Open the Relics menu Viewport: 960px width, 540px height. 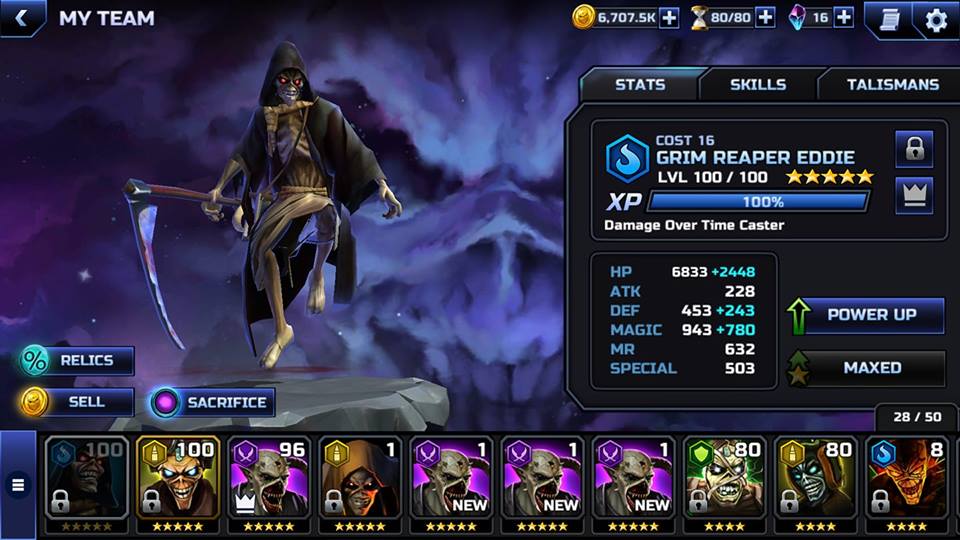coord(78,360)
